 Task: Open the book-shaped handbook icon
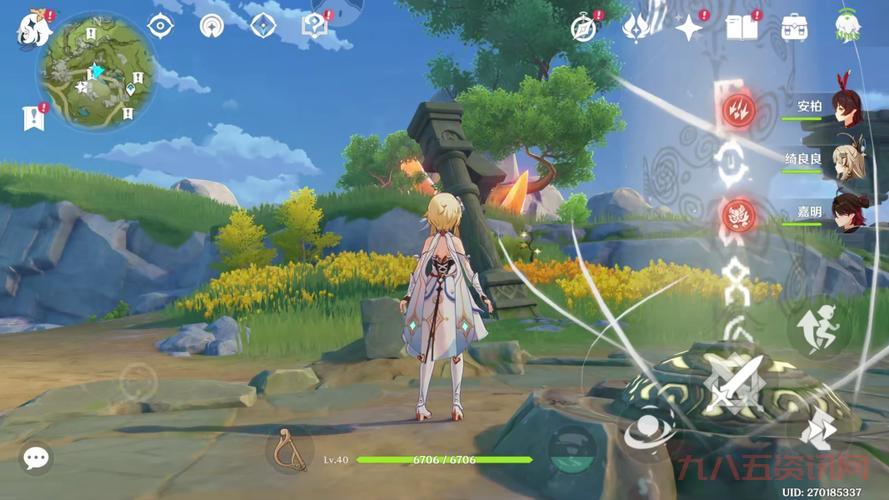click(742, 28)
